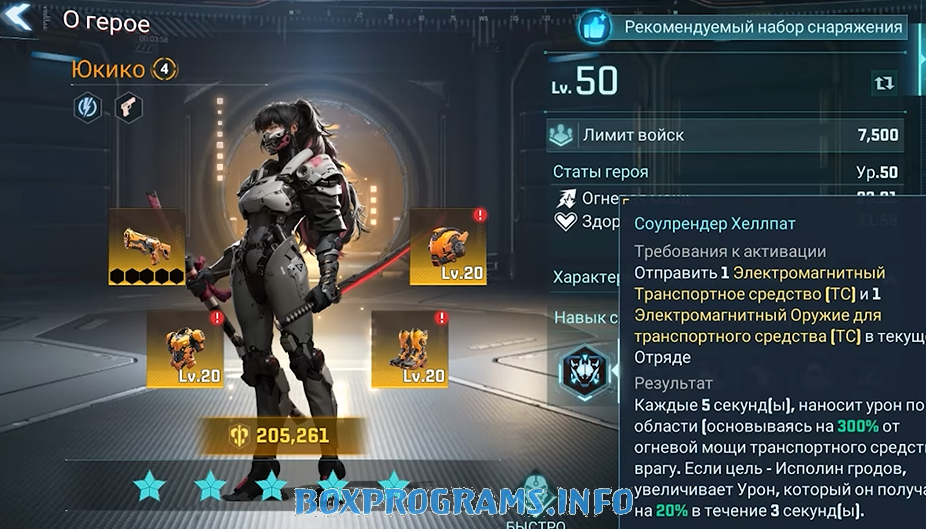Select the orange gun weapon slot
This screenshot has width=926, height=529.
[x=146, y=246]
